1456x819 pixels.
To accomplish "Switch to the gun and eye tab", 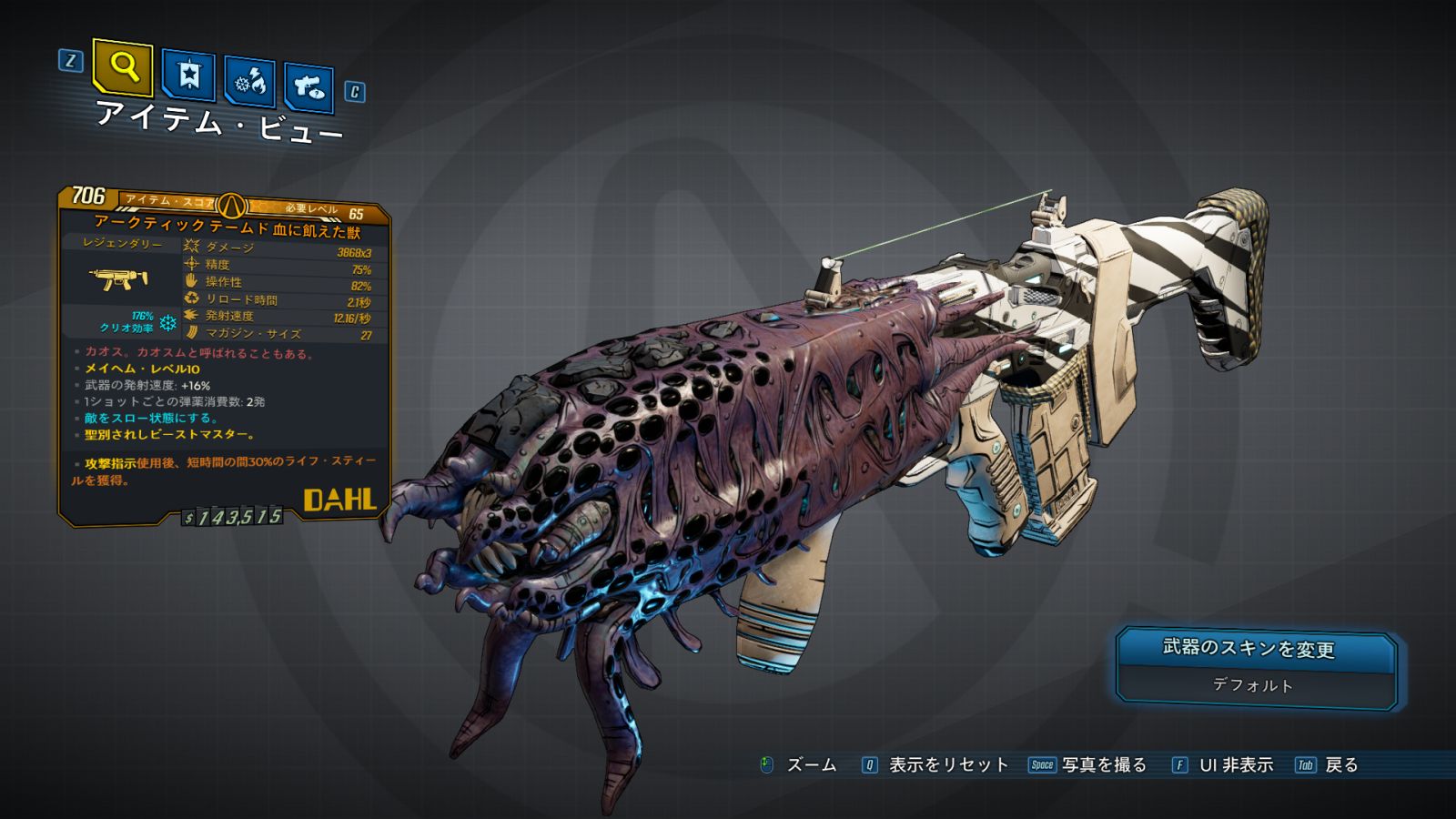I will (x=308, y=87).
